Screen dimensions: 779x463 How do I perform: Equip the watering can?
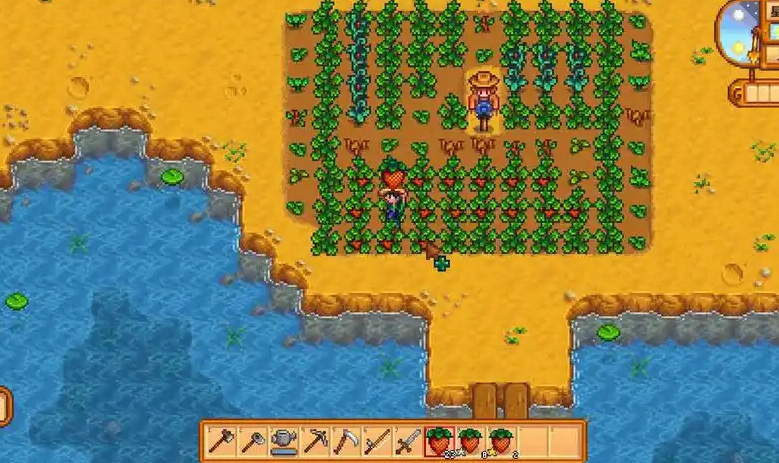pyautogui.click(x=284, y=441)
